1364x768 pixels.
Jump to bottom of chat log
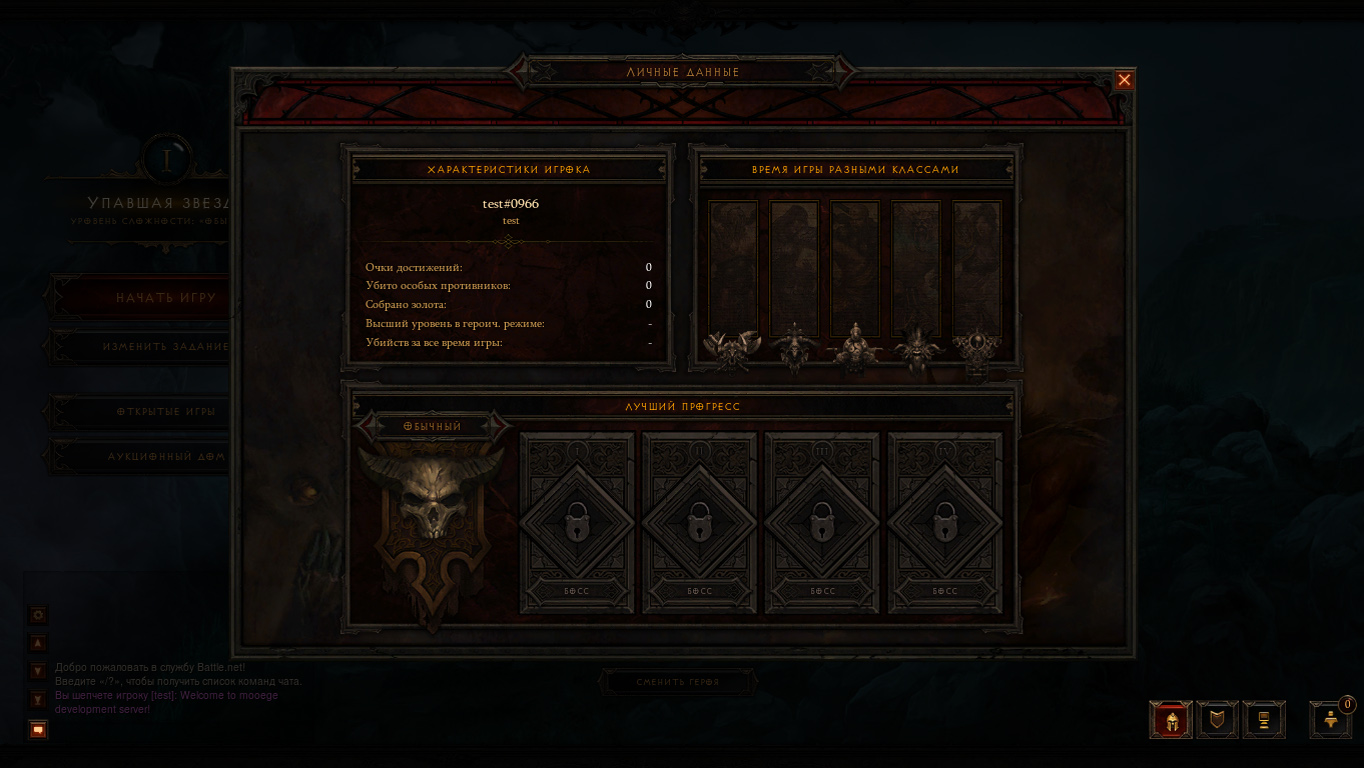pos(39,699)
